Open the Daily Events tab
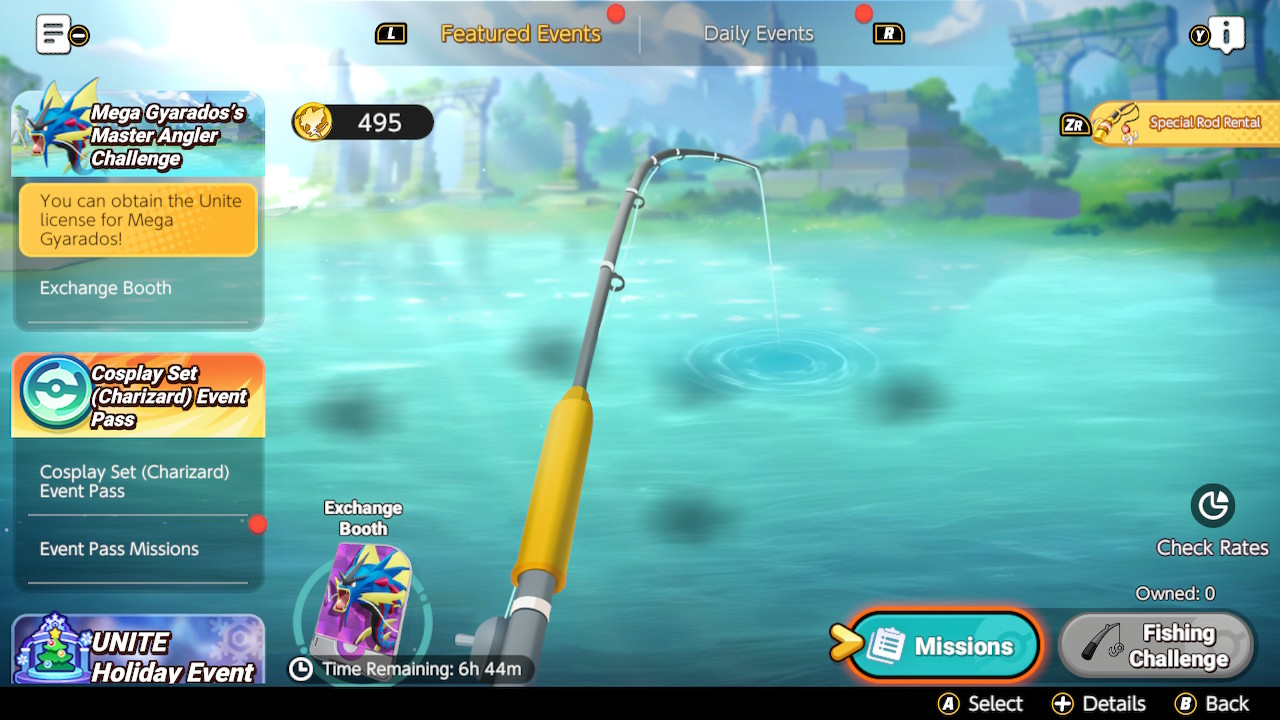Image resolution: width=1280 pixels, height=720 pixels. 758,34
